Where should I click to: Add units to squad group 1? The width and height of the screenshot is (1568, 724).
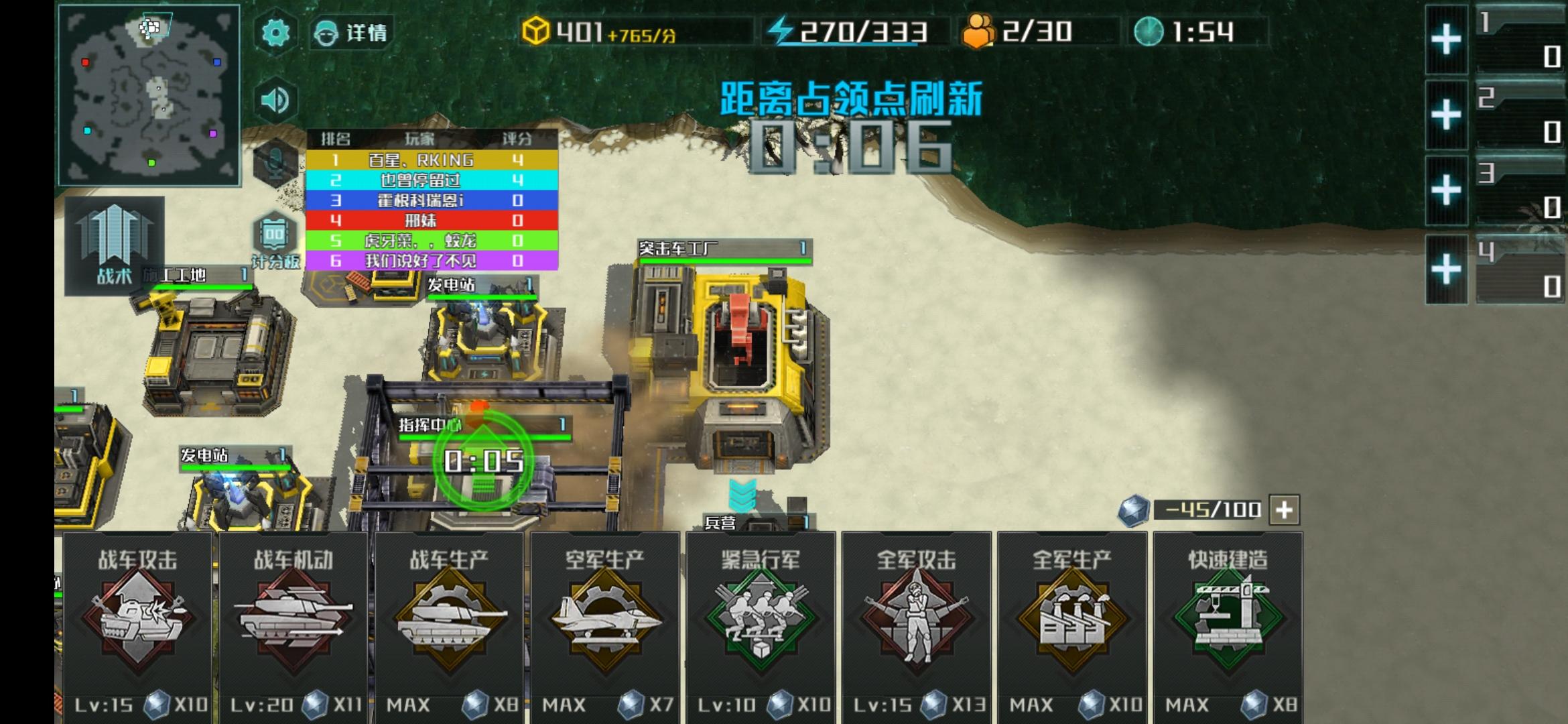tap(1446, 40)
